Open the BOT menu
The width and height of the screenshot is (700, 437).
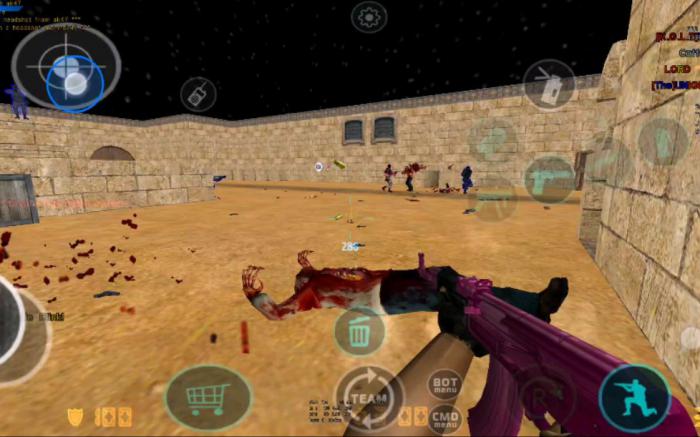tap(445, 384)
